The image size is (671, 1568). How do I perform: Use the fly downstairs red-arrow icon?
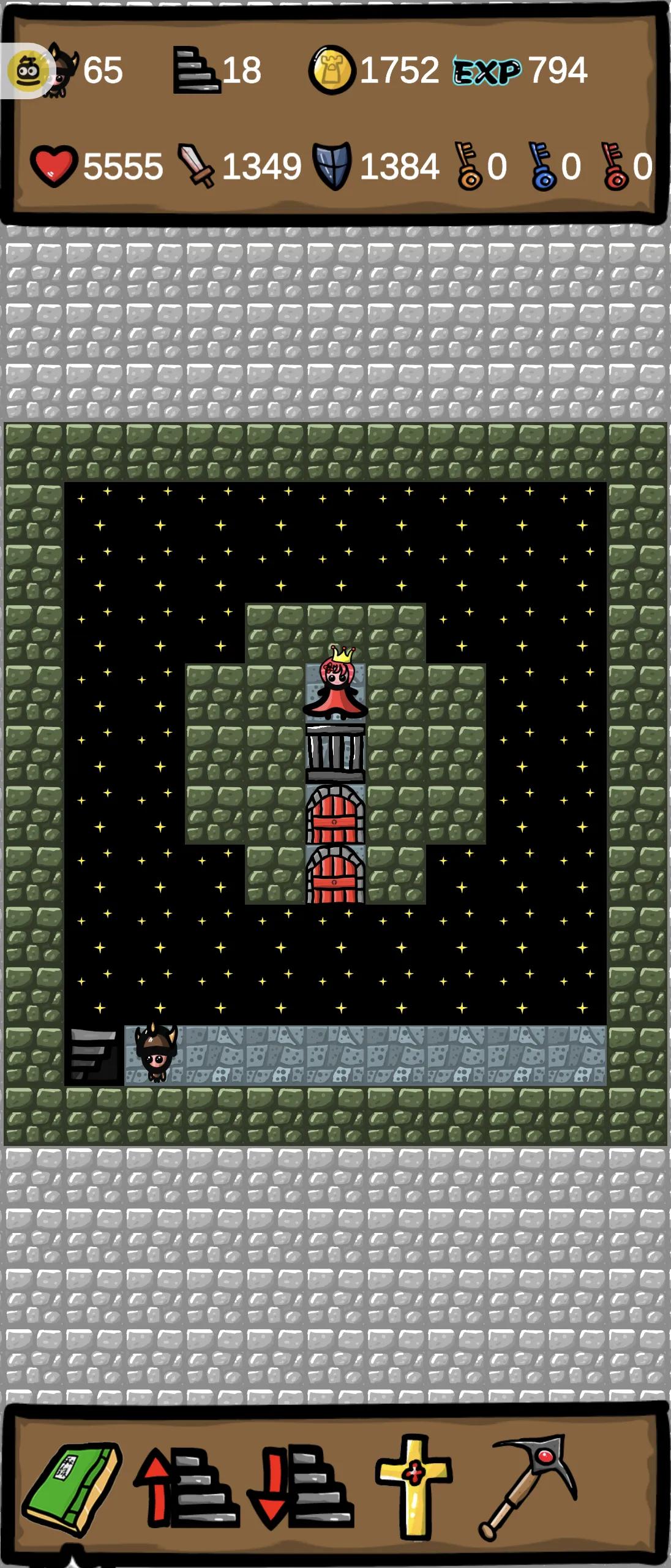point(300,1487)
